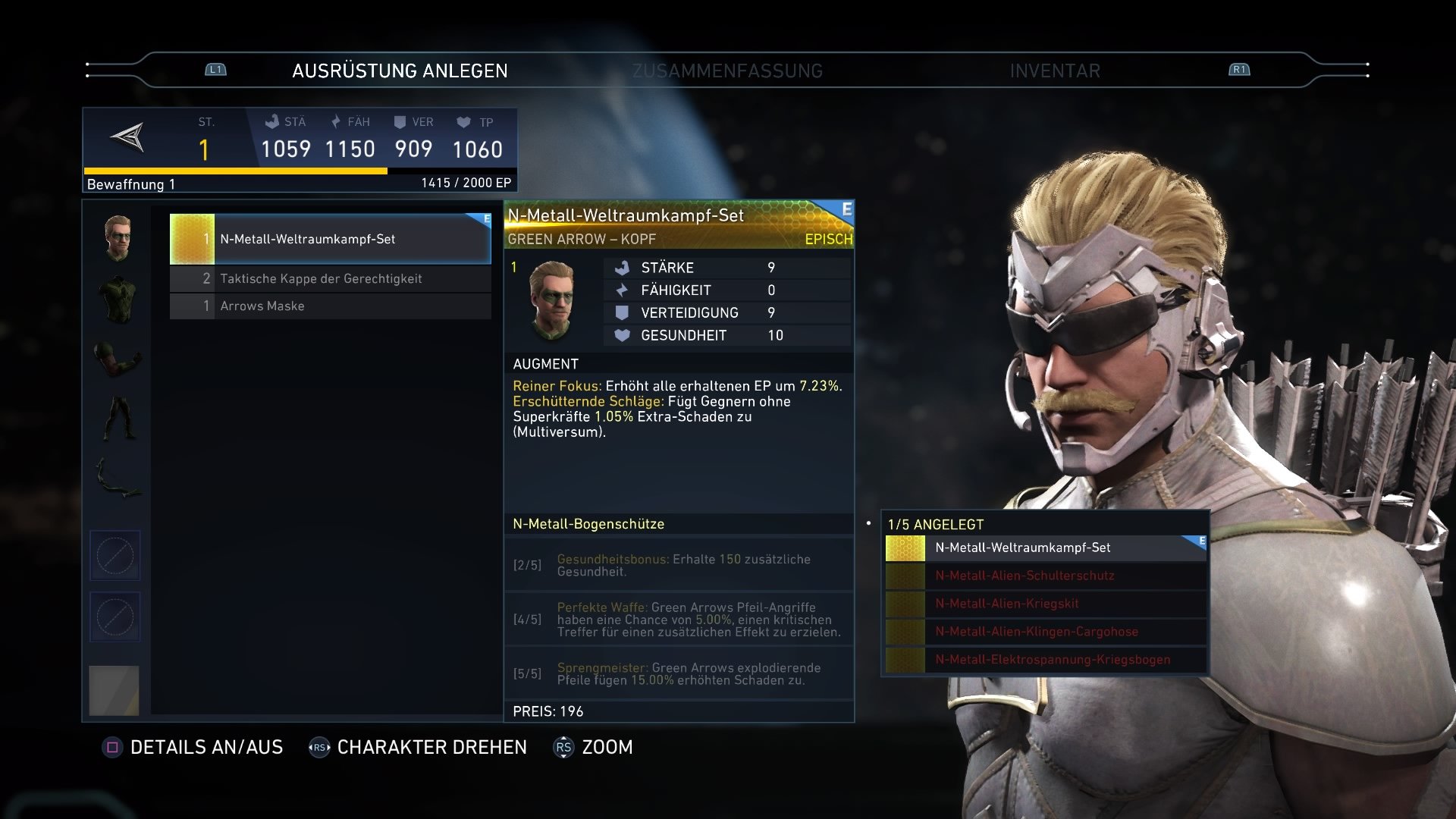
Task: Switch to the Zusammenfassung tab
Action: (x=727, y=71)
